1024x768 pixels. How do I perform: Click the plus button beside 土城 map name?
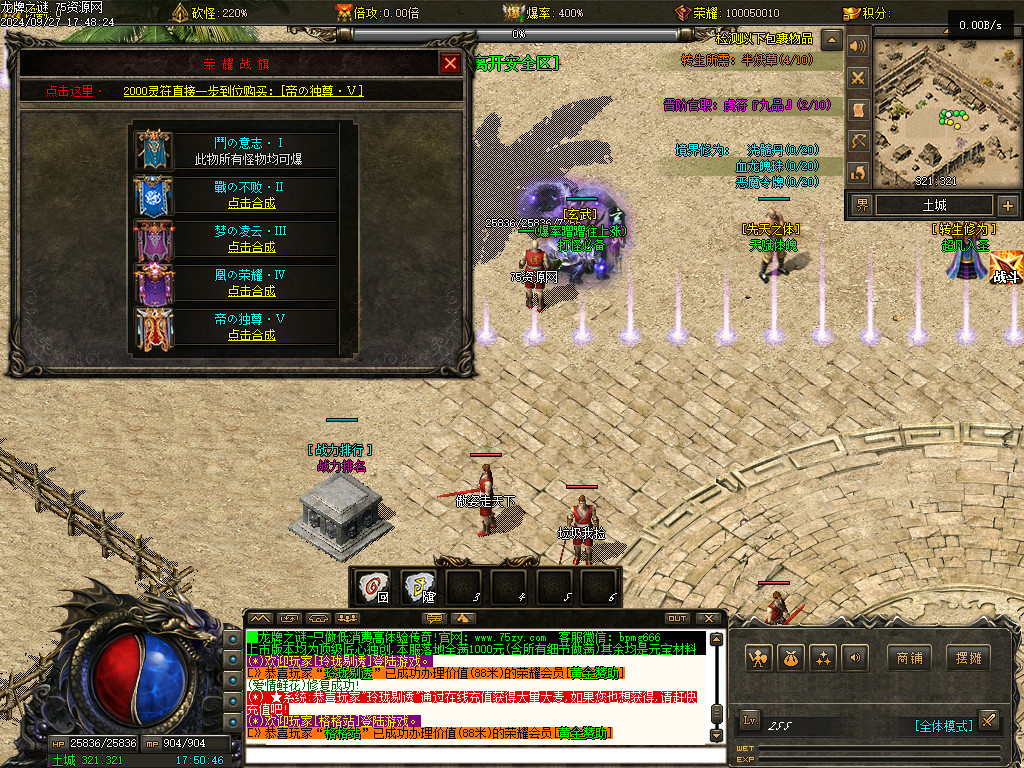[x=1007, y=206]
